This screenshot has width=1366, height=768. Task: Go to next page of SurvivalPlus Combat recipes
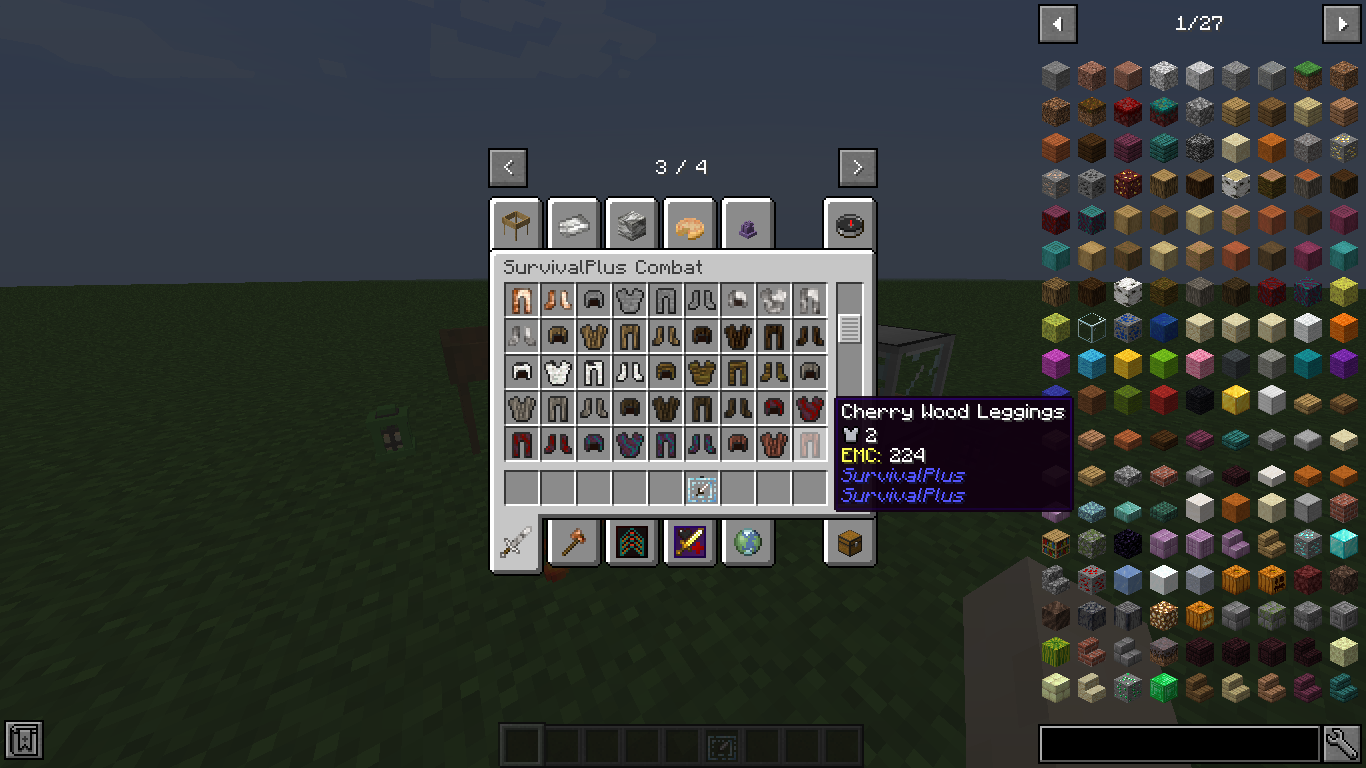[858, 167]
